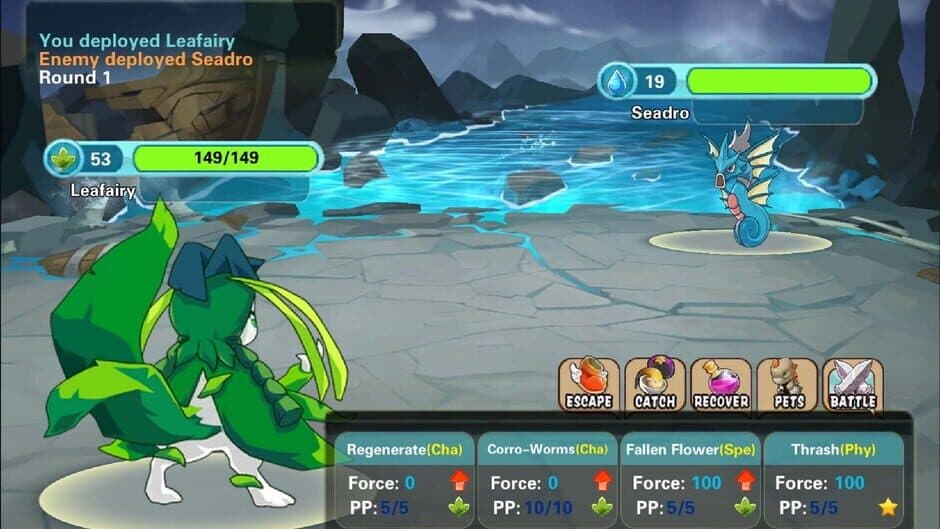Open the Pets menu

coord(787,384)
